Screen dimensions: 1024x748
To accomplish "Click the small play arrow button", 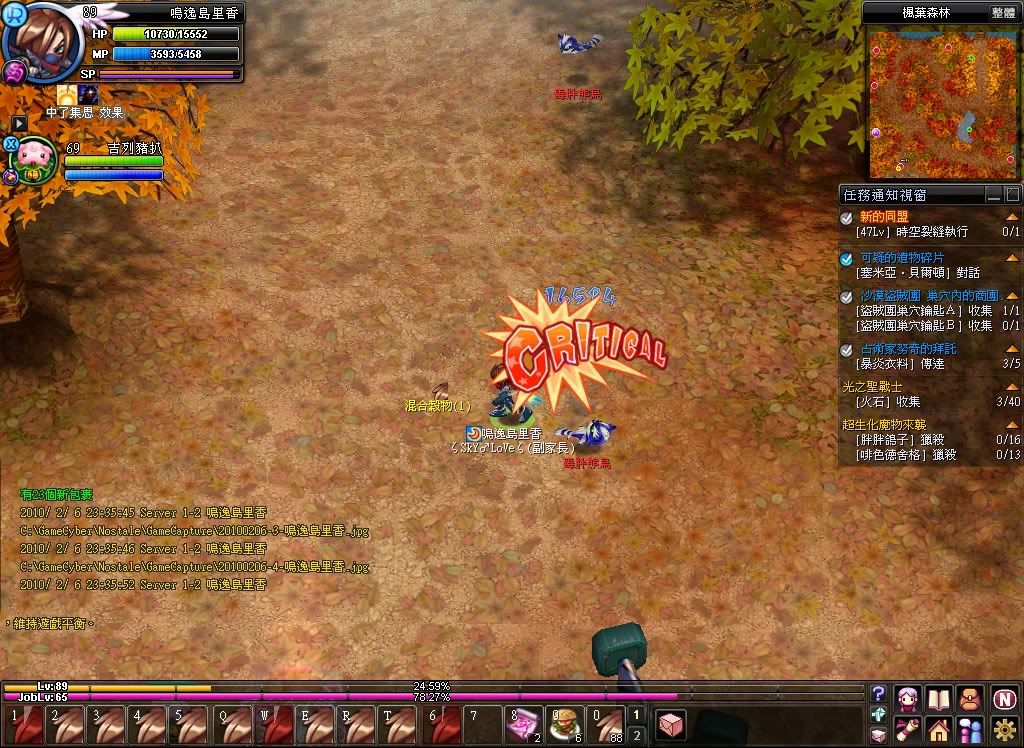I will (19, 123).
